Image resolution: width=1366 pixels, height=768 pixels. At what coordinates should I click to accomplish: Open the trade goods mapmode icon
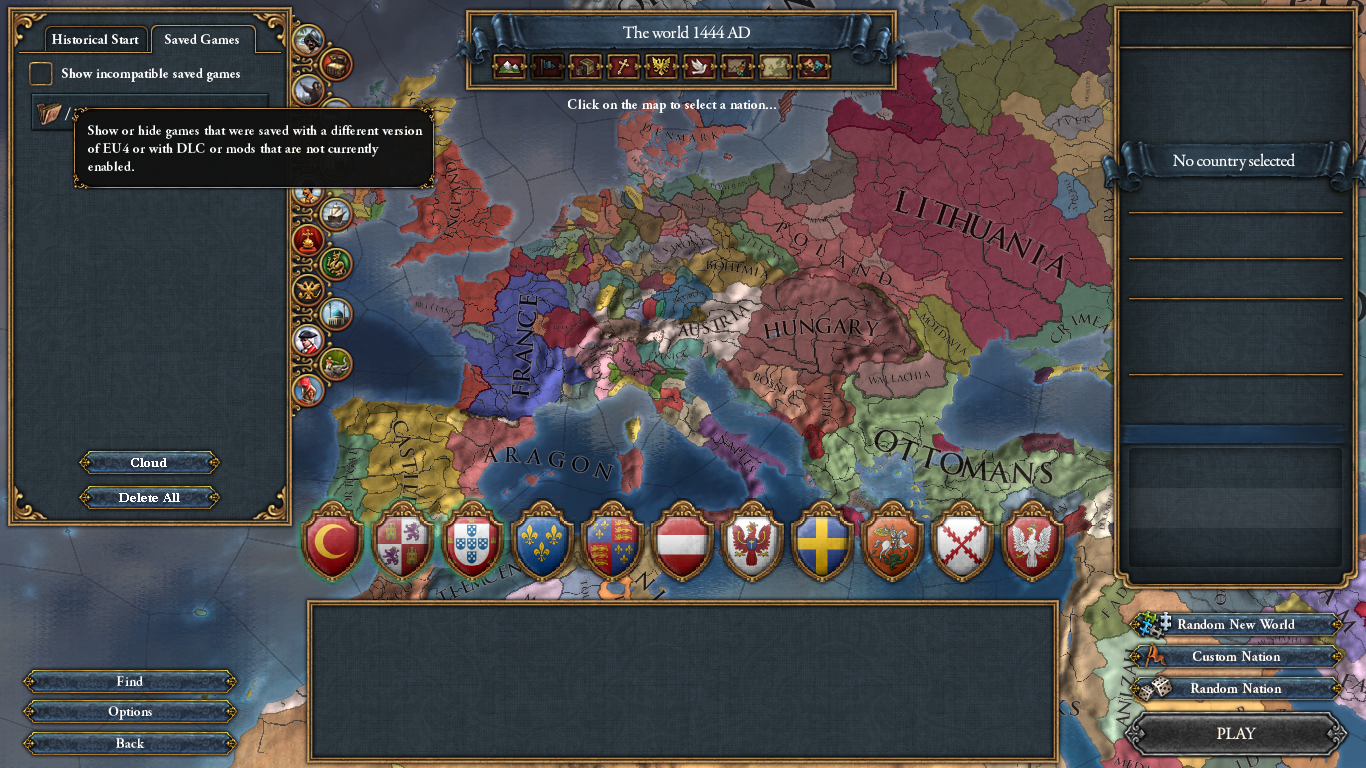tap(584, 66)
